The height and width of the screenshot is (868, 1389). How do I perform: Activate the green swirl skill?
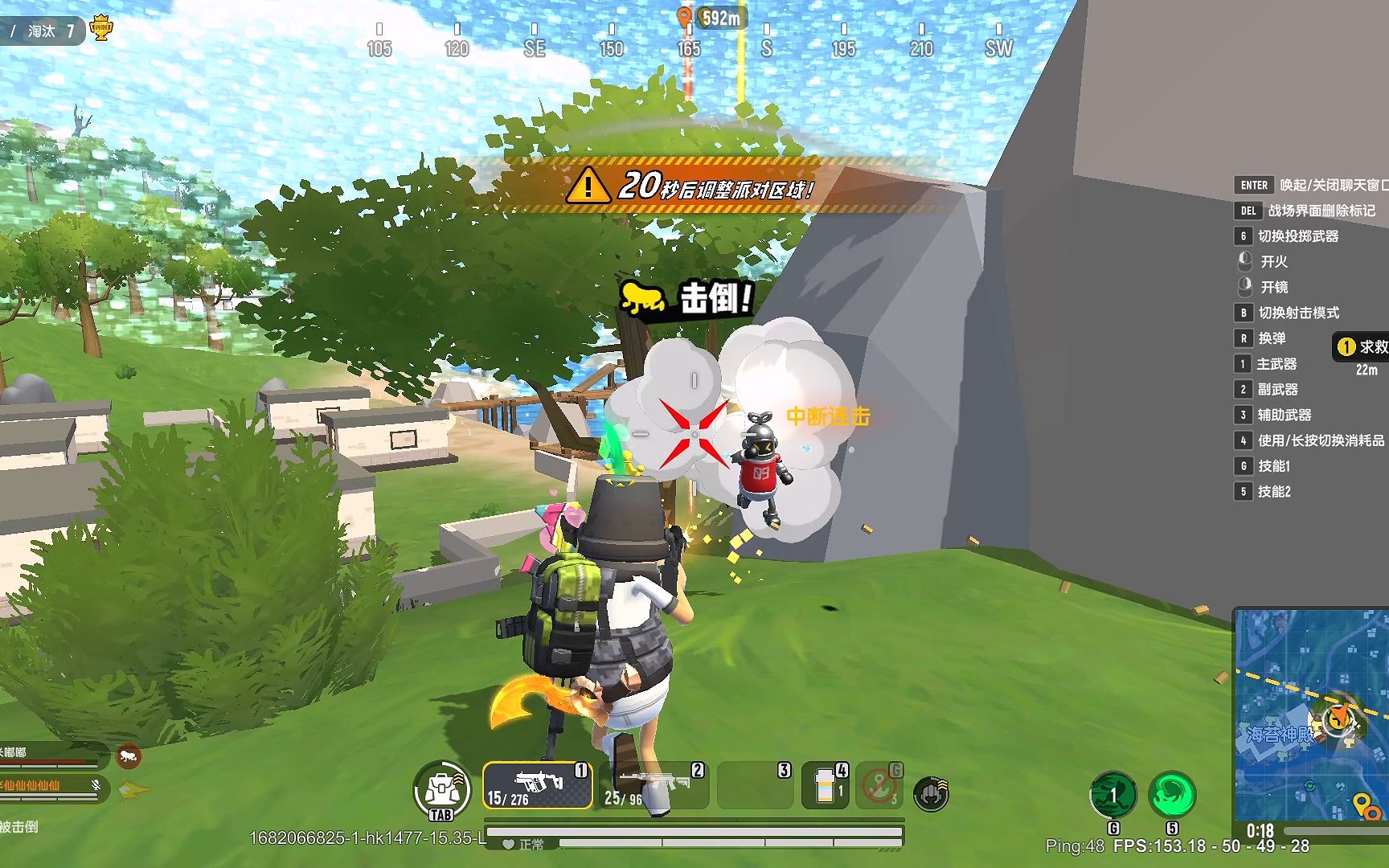coord(1172,794)
